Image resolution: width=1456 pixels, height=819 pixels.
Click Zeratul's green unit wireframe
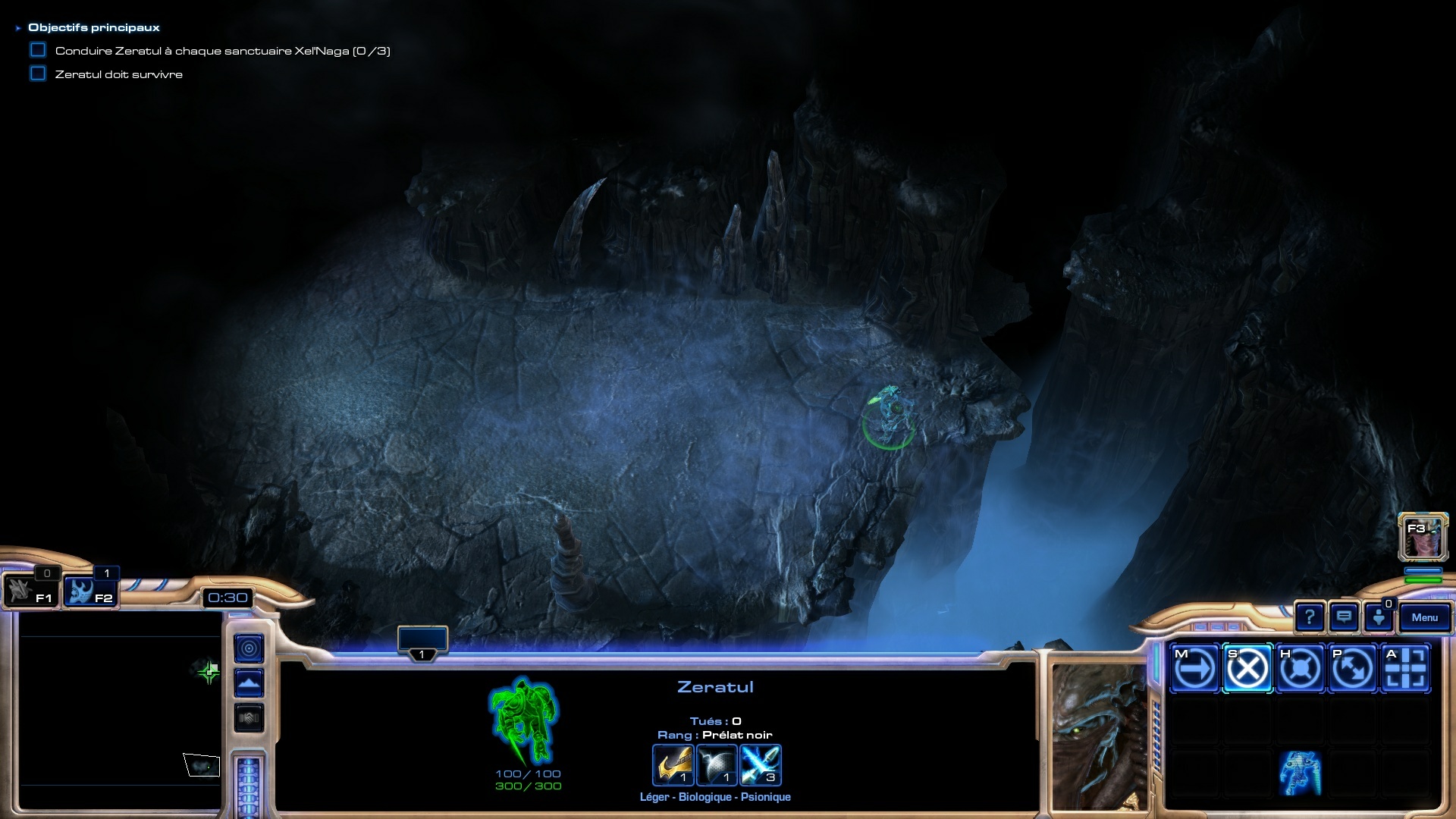click(x=524, y=720)
